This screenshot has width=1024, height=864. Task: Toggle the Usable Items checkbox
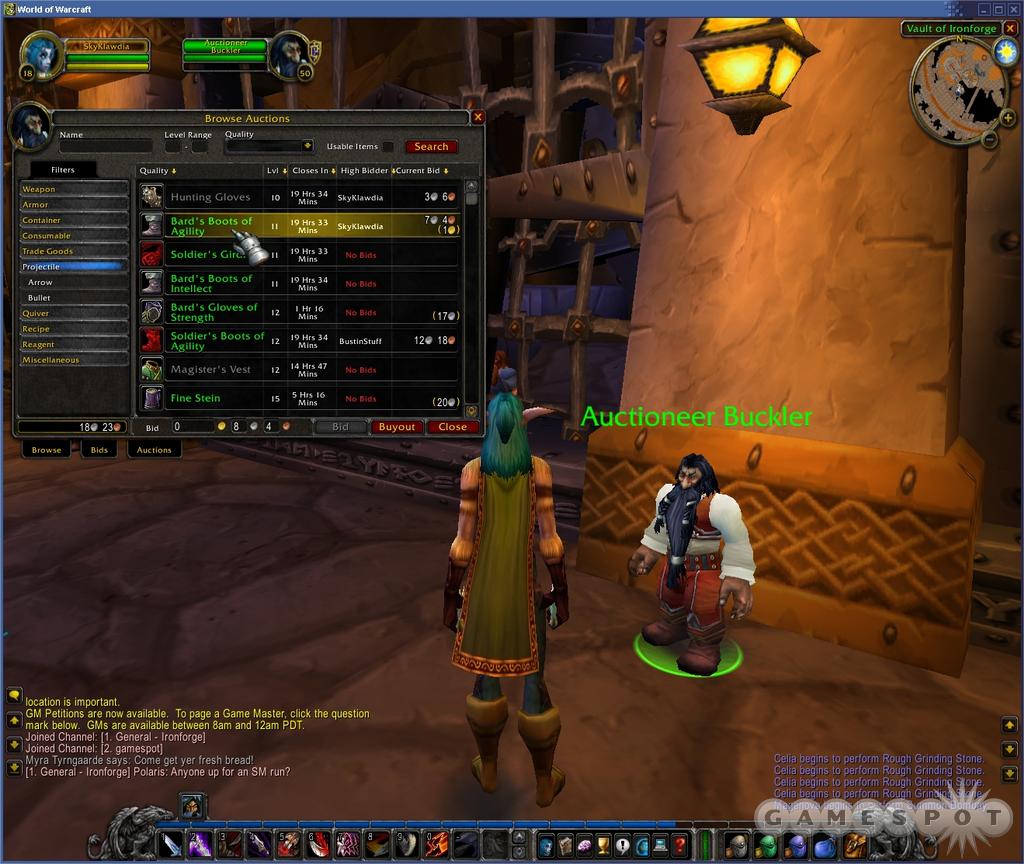click(x=388, y=147)
